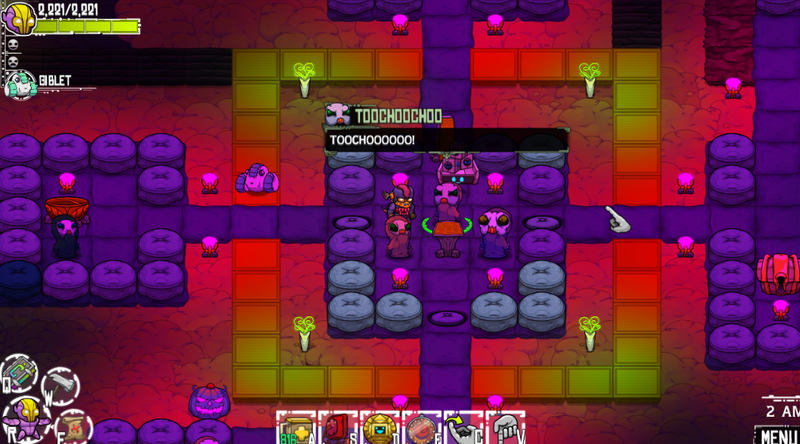The width and height of the screenshot is (800, 444).
Task: Select the round red shield hotbar item
Action: pyautogui.click(x=422, y=429)
